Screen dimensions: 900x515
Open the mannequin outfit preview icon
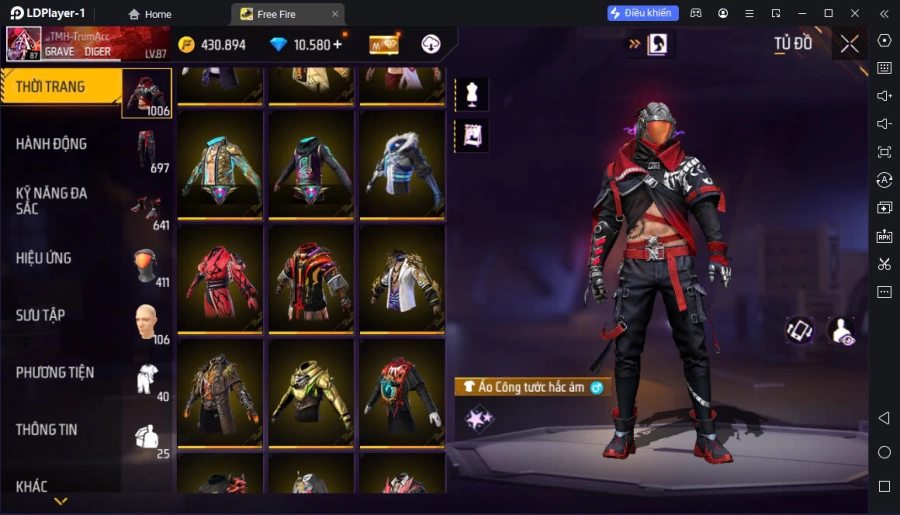(x=471, y=94)
